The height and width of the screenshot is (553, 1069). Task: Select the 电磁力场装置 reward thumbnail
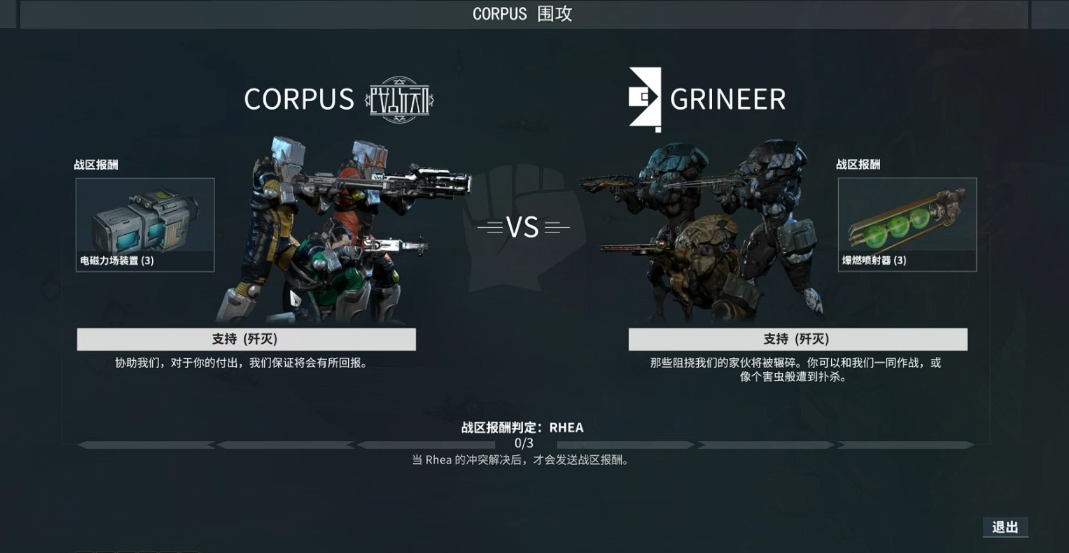[x=145, y=224]
